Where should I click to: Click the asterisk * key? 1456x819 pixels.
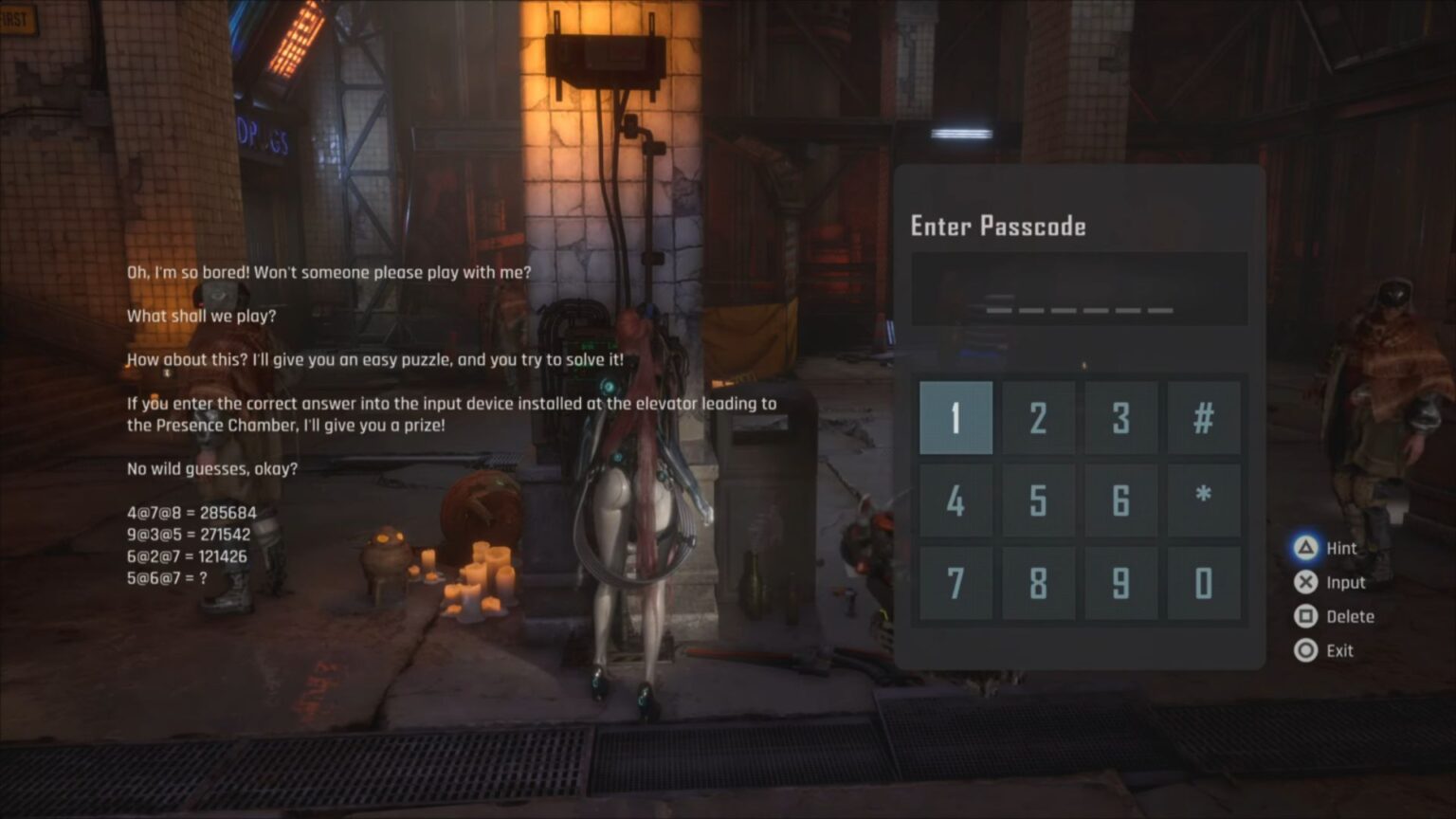(x=1204, y=500)
